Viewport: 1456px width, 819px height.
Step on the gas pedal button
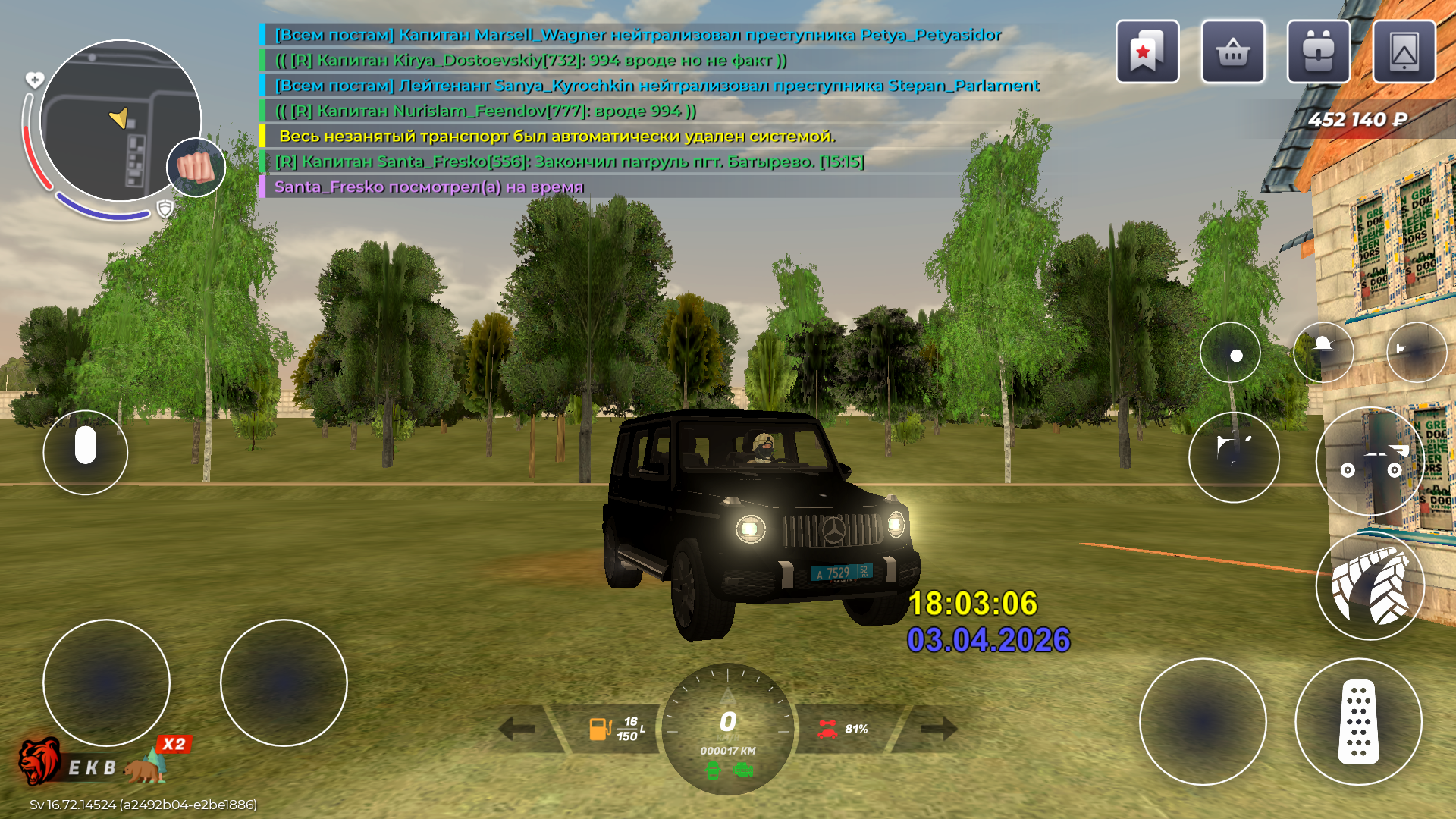(x=1358, y=721)
